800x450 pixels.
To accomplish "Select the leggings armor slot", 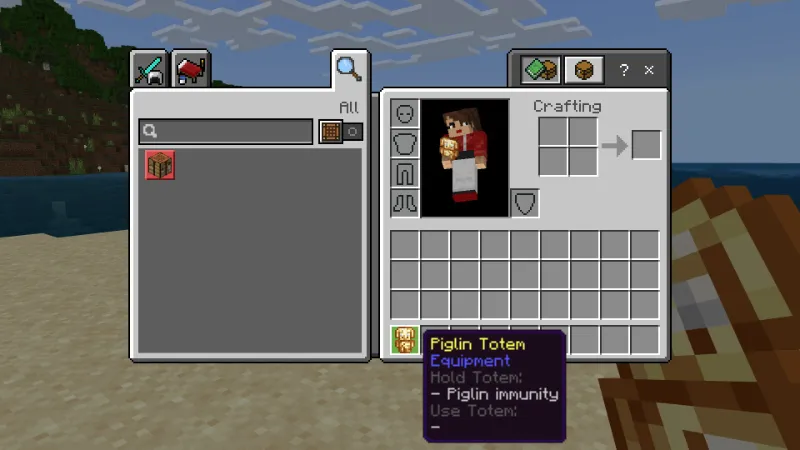I will [x=404, y=173].
